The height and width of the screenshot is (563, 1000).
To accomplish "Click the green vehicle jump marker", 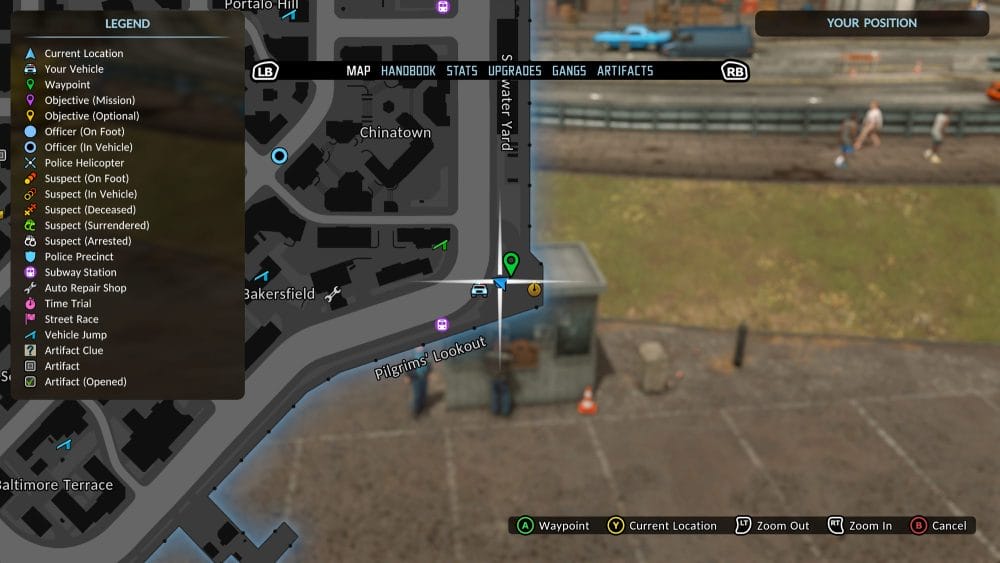I will [x=440, y=244].
